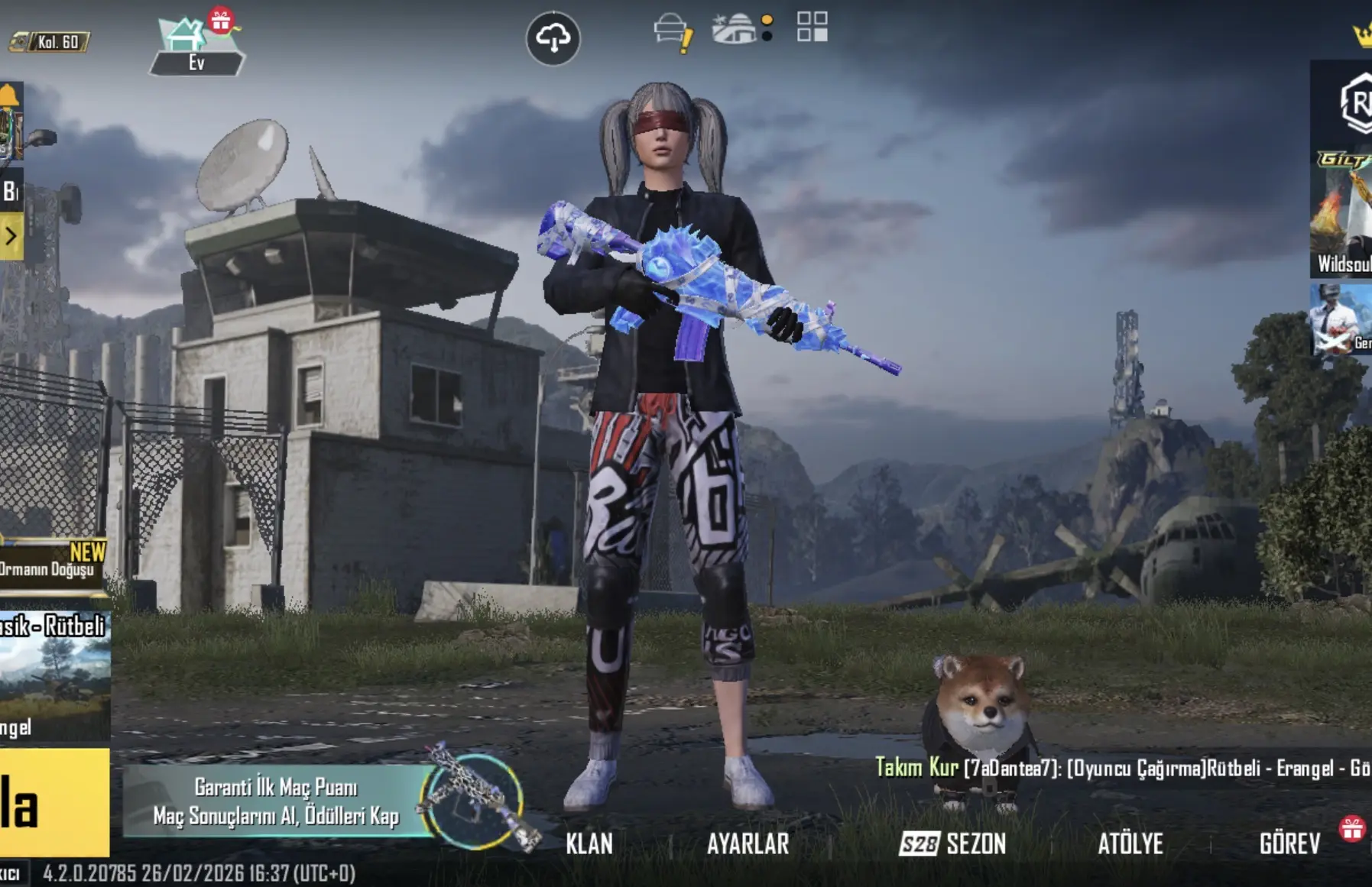Screen dimensions: 1372x887
Task: Open the four-square grid menu icon
Action: (812, 27)
